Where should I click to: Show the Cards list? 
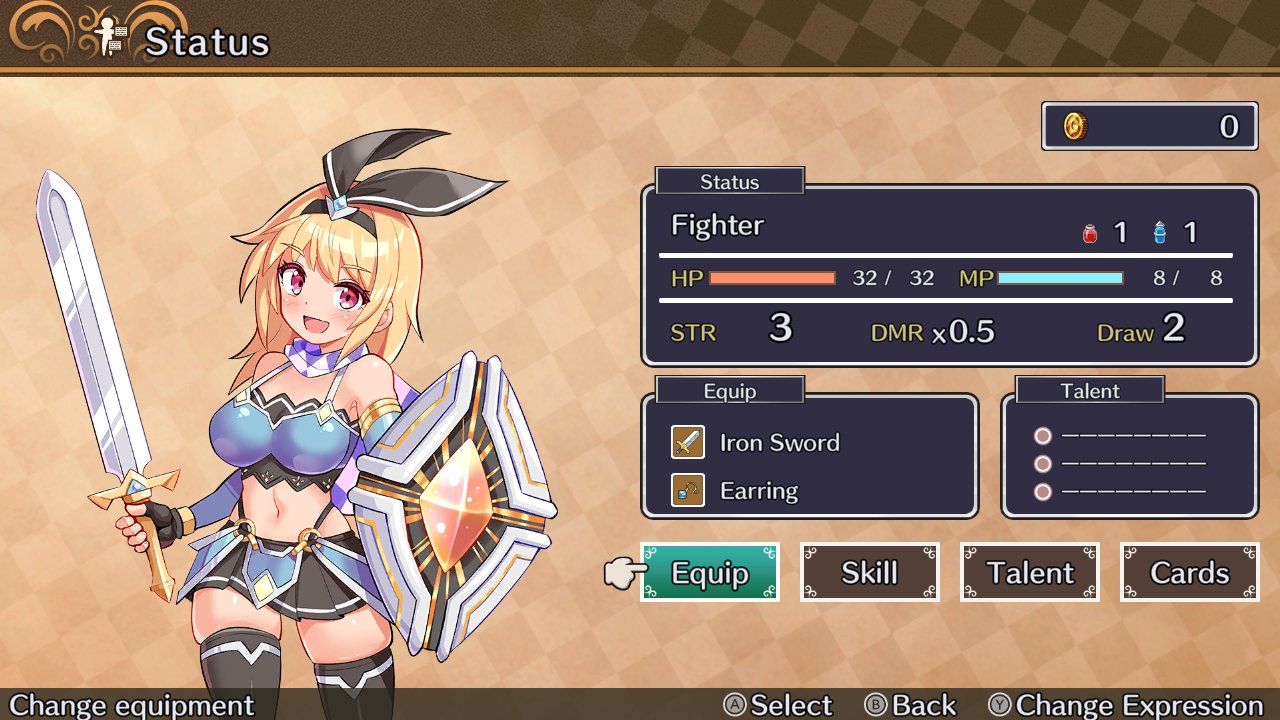click(x=1189, y=572)
